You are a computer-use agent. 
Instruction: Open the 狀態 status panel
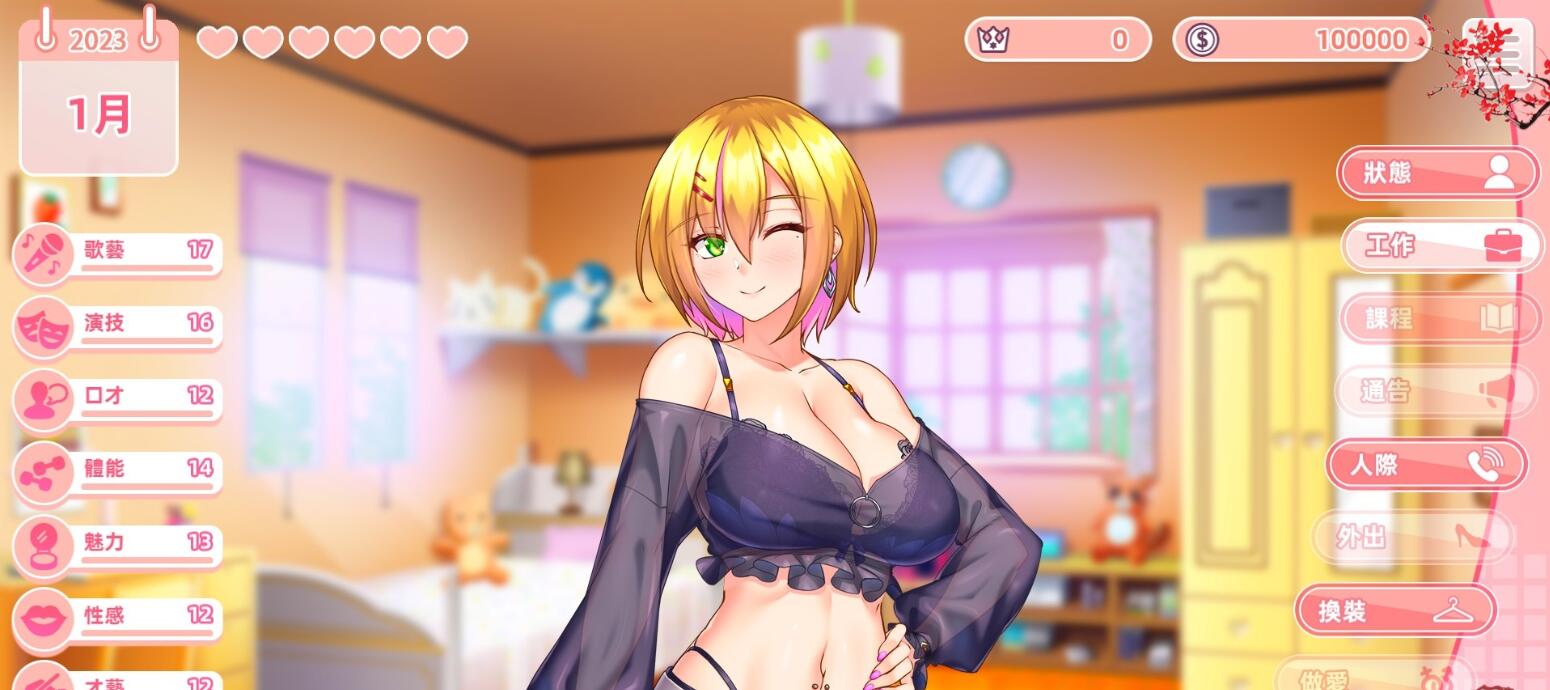click(1437, 173)
